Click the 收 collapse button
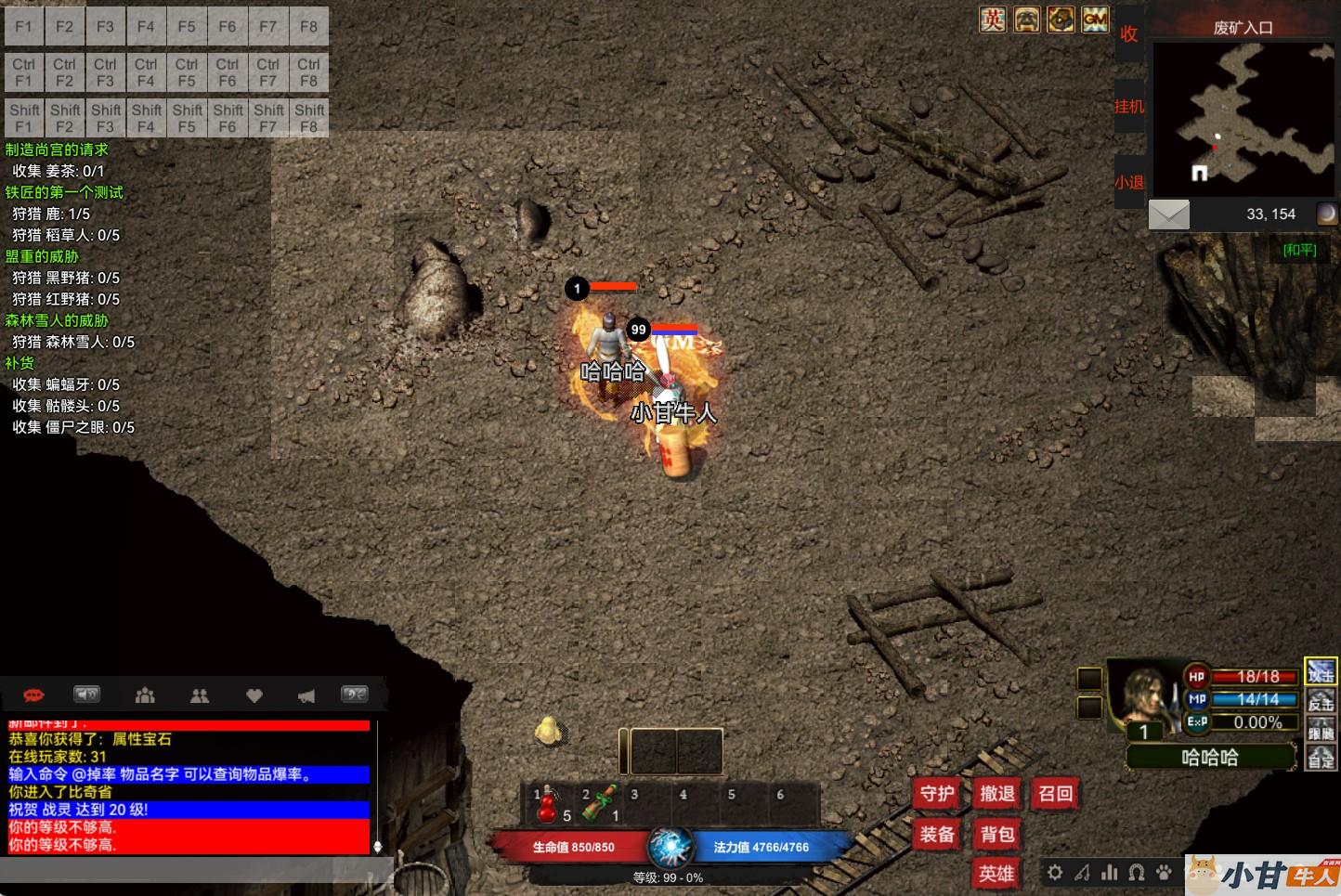This screenshot has height=896, width=1341. (x=1128, y=34)
